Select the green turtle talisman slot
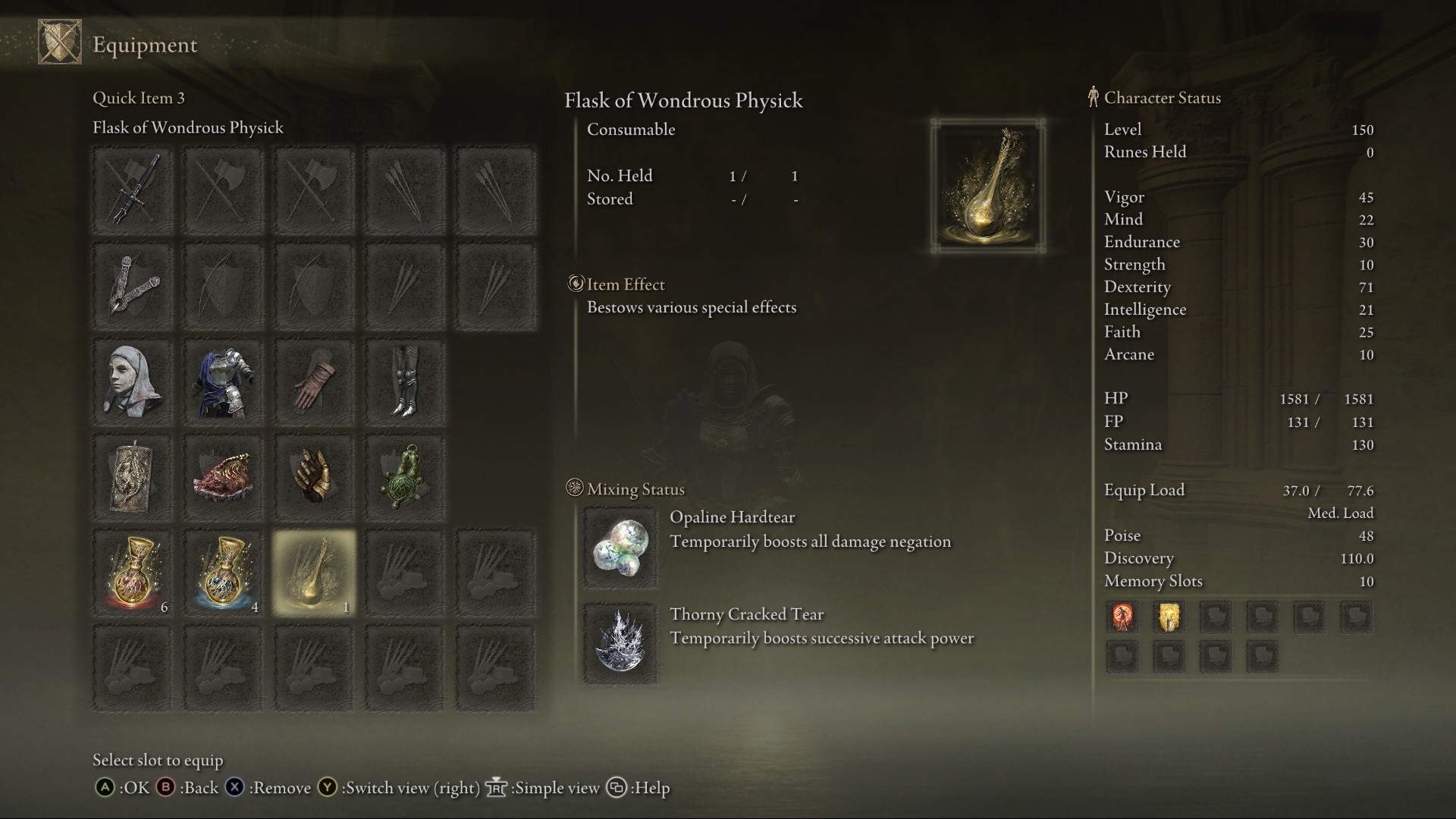1456x819 pixels. pos(405,477)
